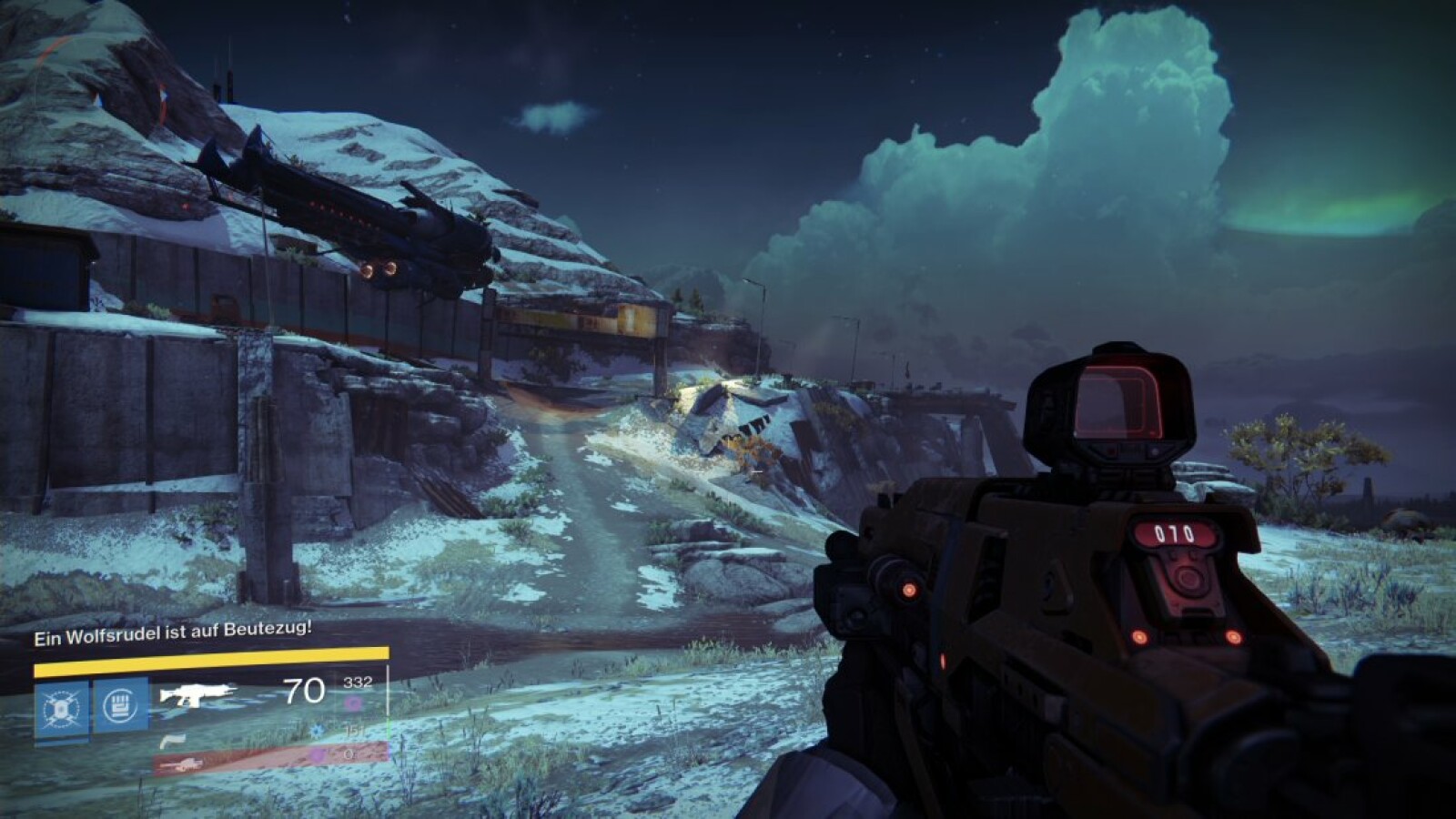Activate the melee fist ability icon
The height and width of the screenshot is (819, 1456).
pyautogui.click(x=121, y=706)
